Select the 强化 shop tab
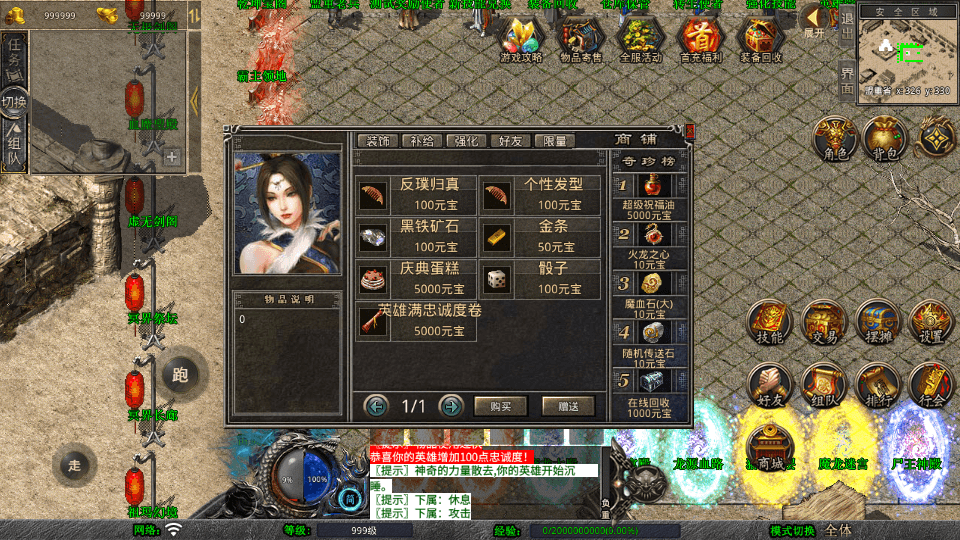This screenshot has width=960, height=540. 467,141
